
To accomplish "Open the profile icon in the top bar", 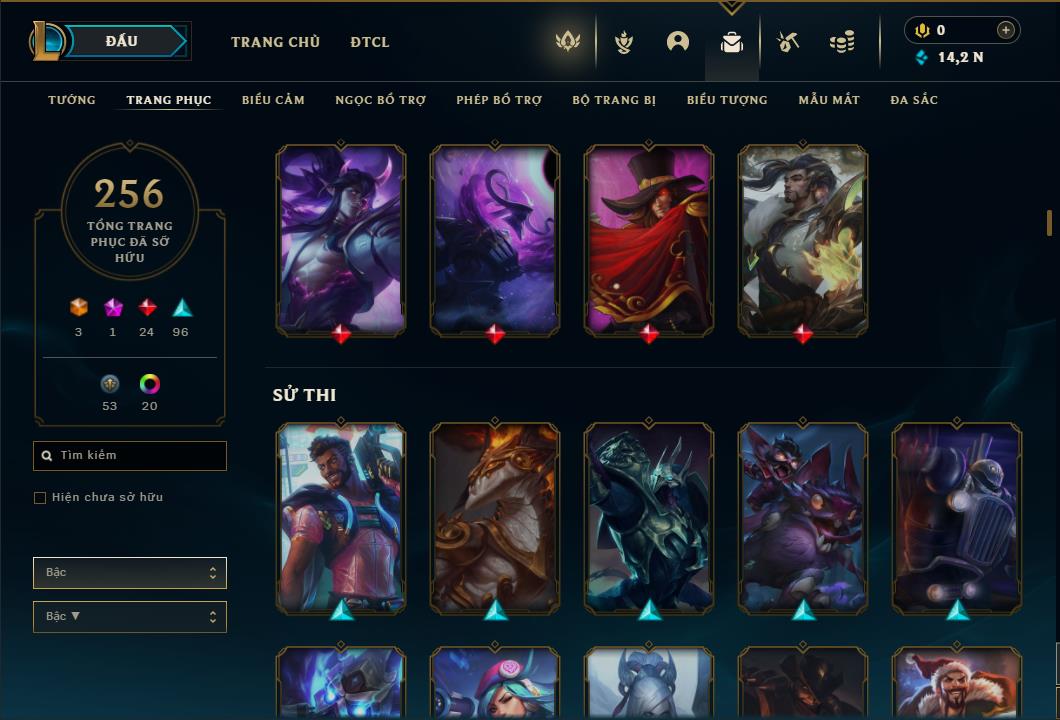I will coord(678,42).
